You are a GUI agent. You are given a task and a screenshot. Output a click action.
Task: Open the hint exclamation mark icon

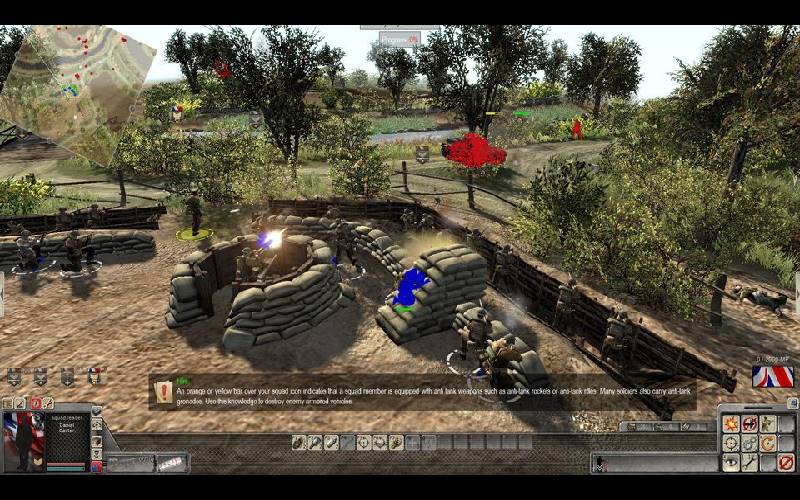164,392
